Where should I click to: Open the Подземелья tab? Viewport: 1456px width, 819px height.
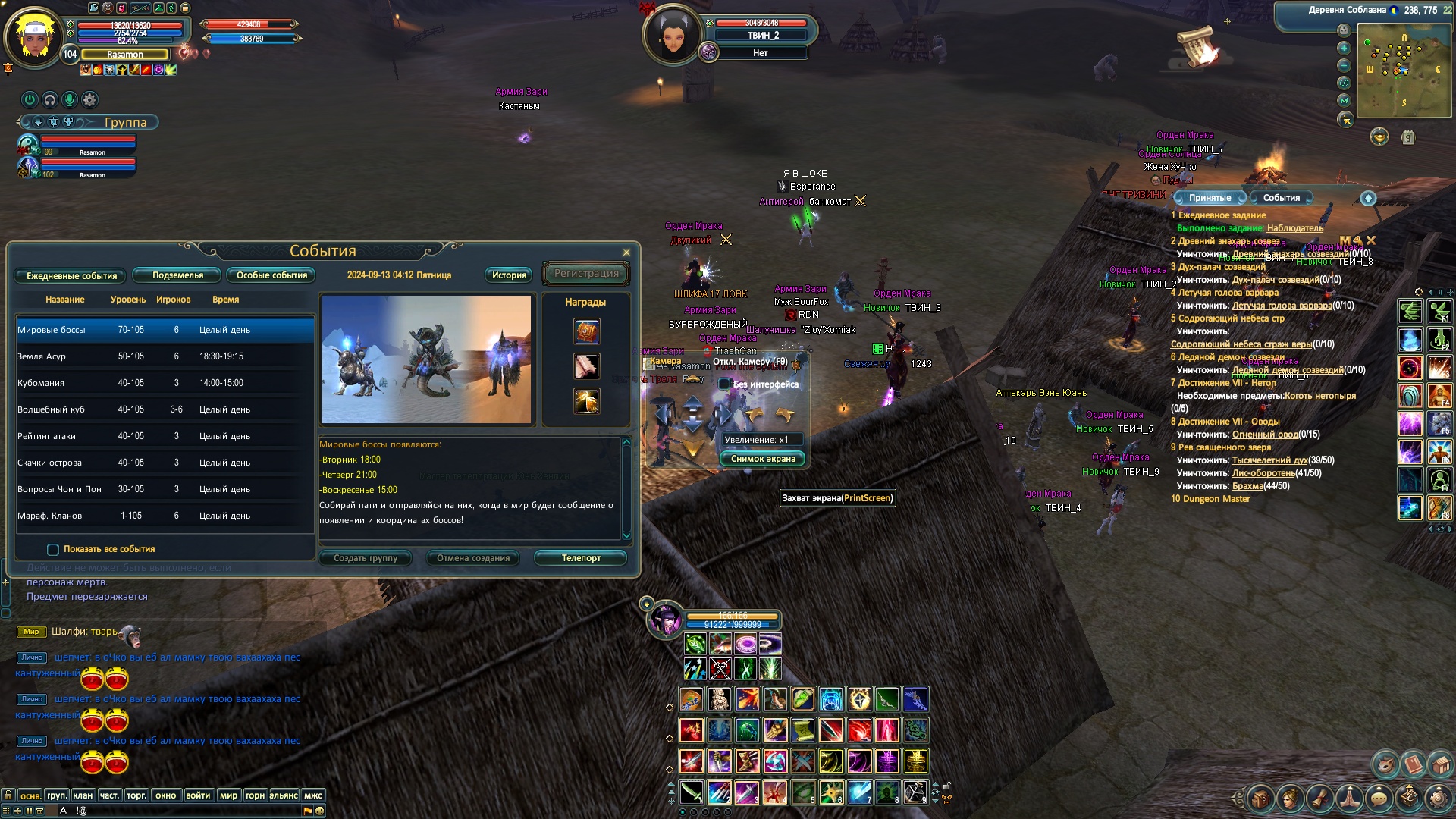[177, 275]
